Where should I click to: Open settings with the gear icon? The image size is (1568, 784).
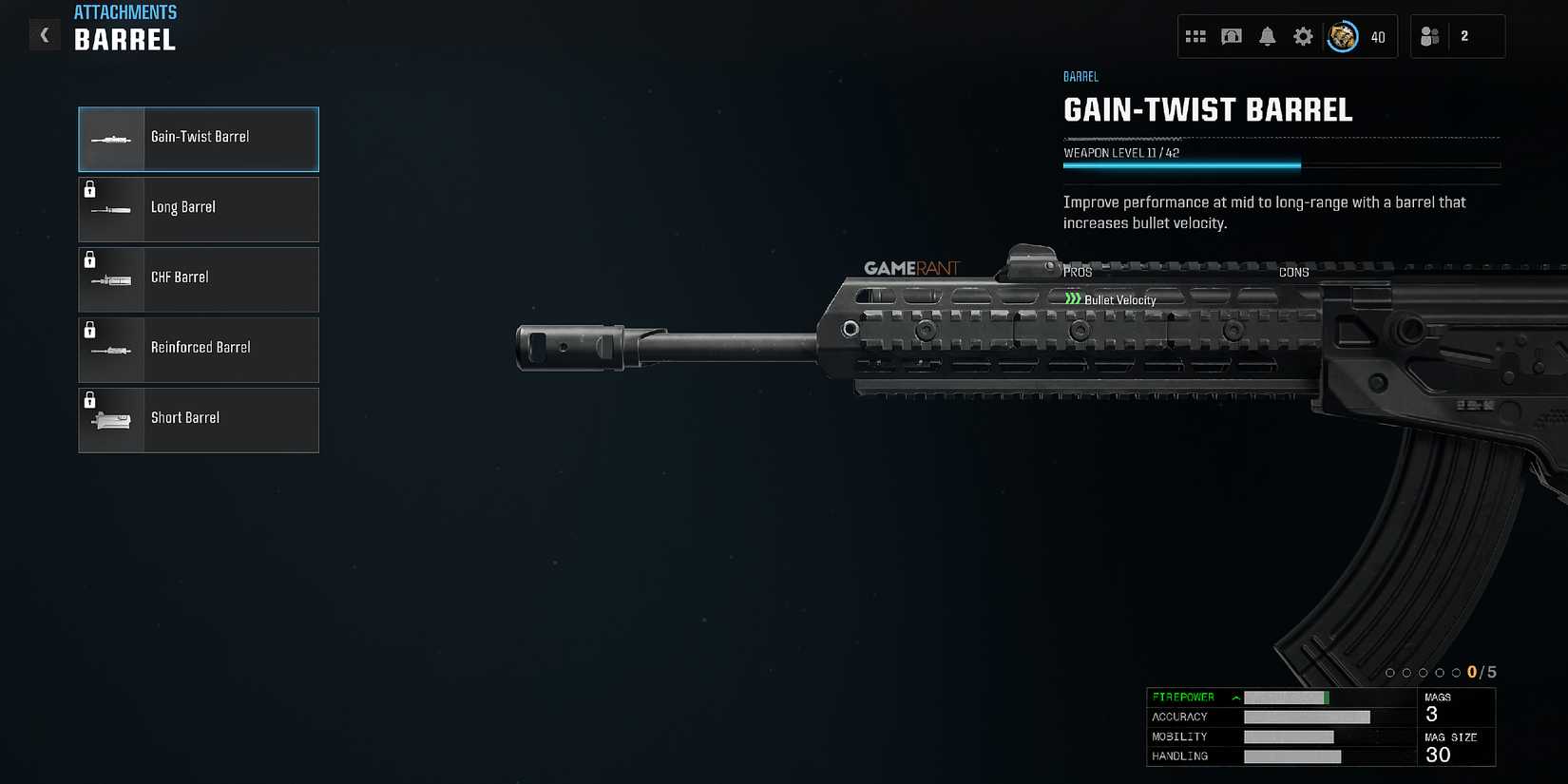(x=1302, y=36)
